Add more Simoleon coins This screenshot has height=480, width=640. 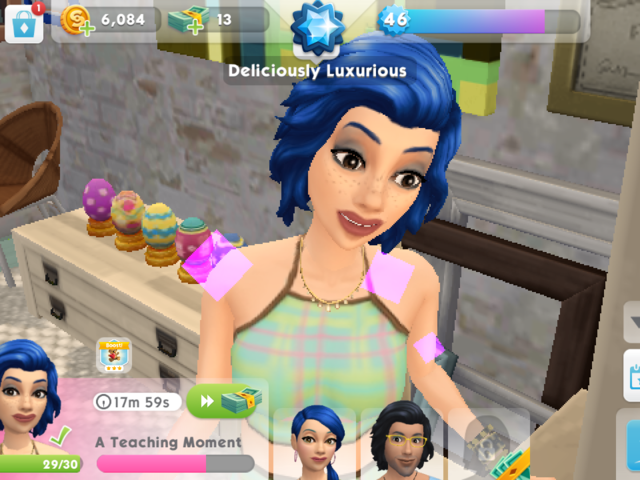pos(76,21)
